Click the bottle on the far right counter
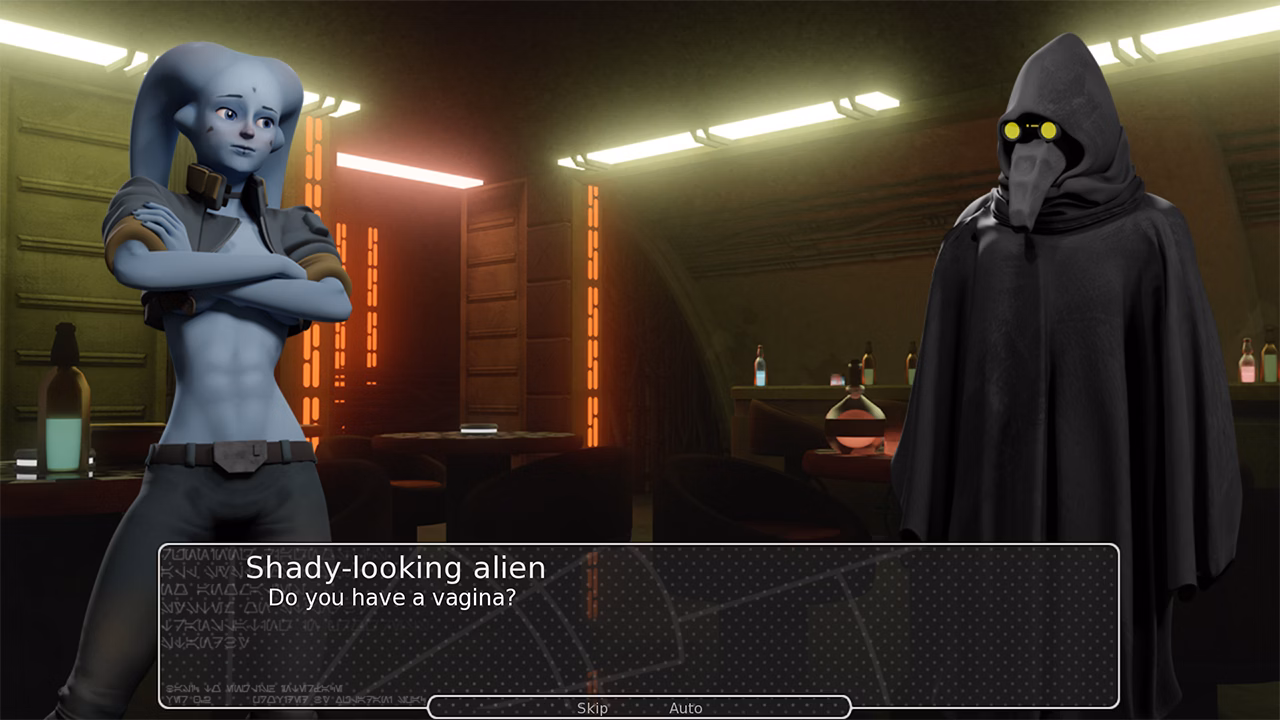 pyautogui.click(x=1246, y=363)
